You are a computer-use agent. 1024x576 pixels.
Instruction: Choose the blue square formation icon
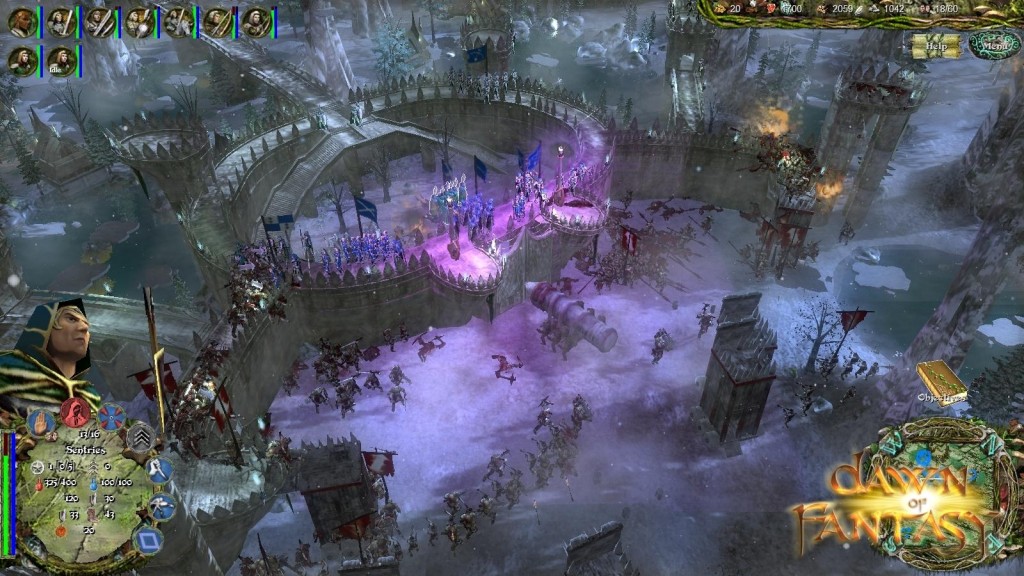148,541
